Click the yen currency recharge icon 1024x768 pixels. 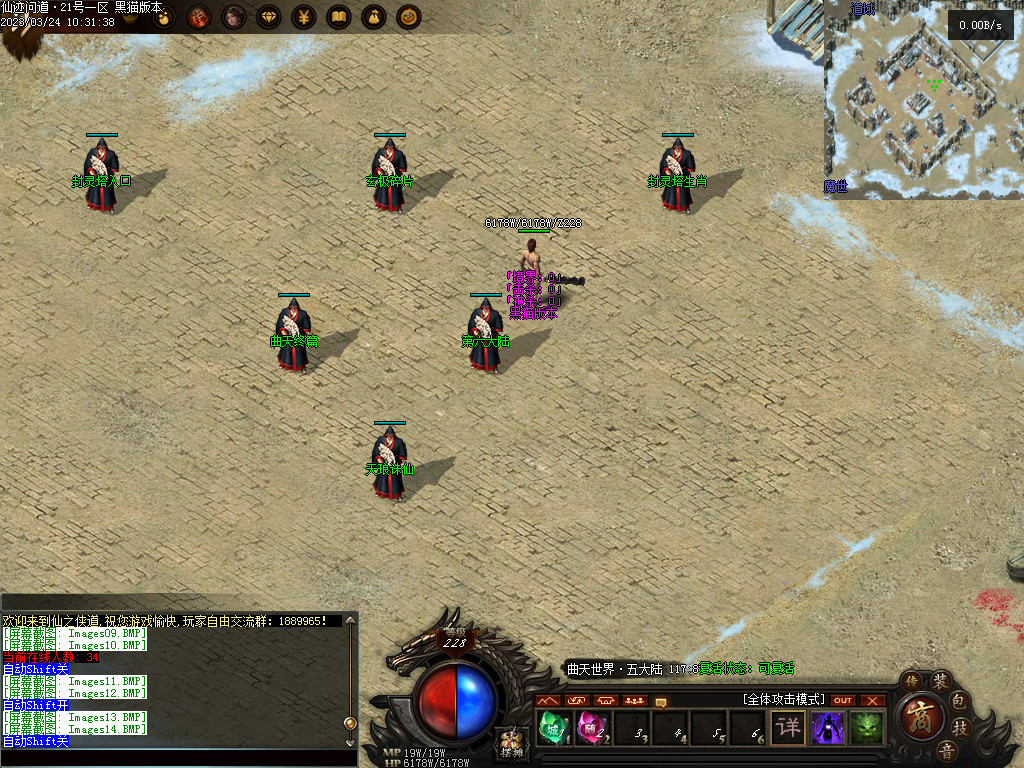303,17
